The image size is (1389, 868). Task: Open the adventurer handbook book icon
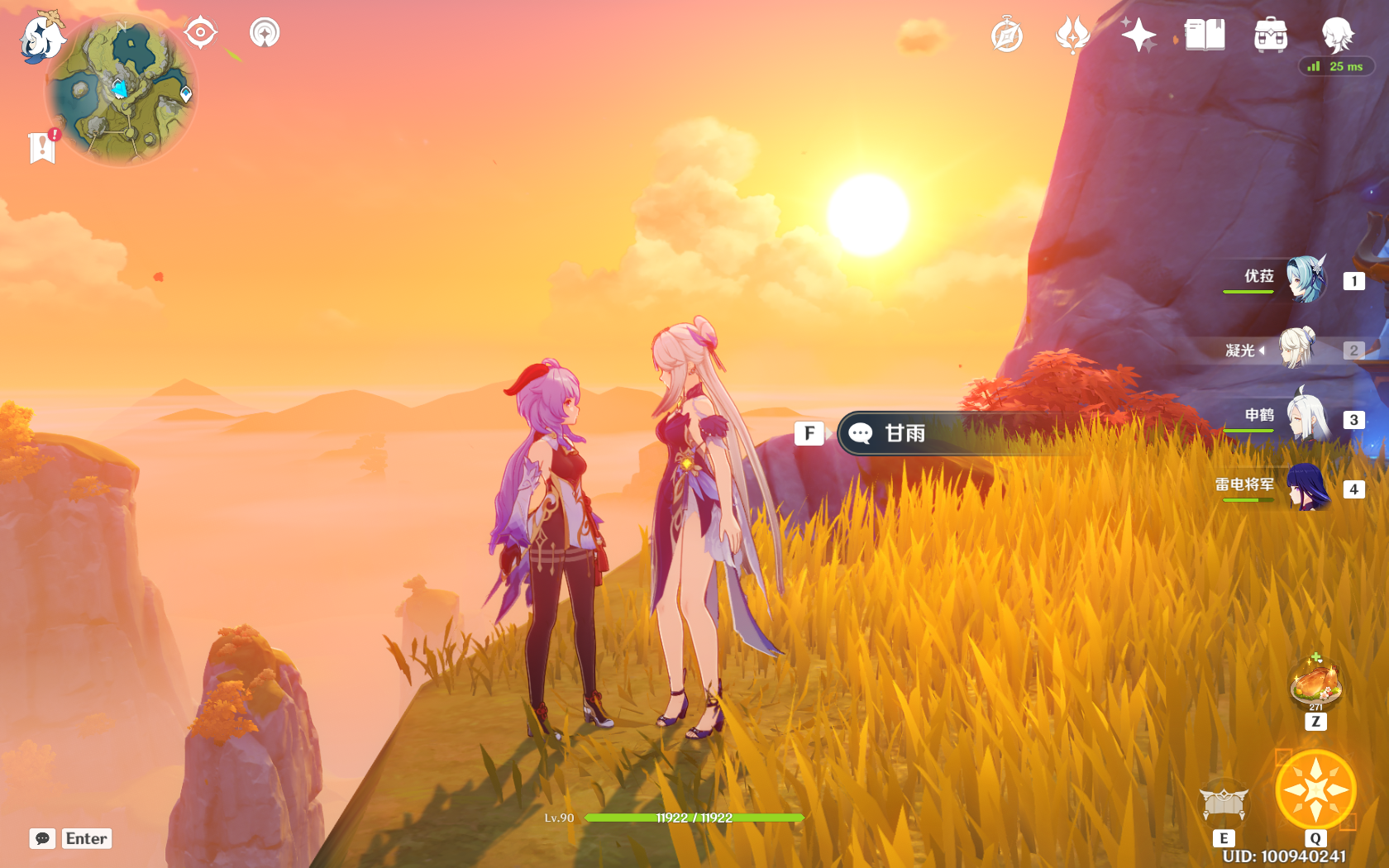(x=1205, y=36)
